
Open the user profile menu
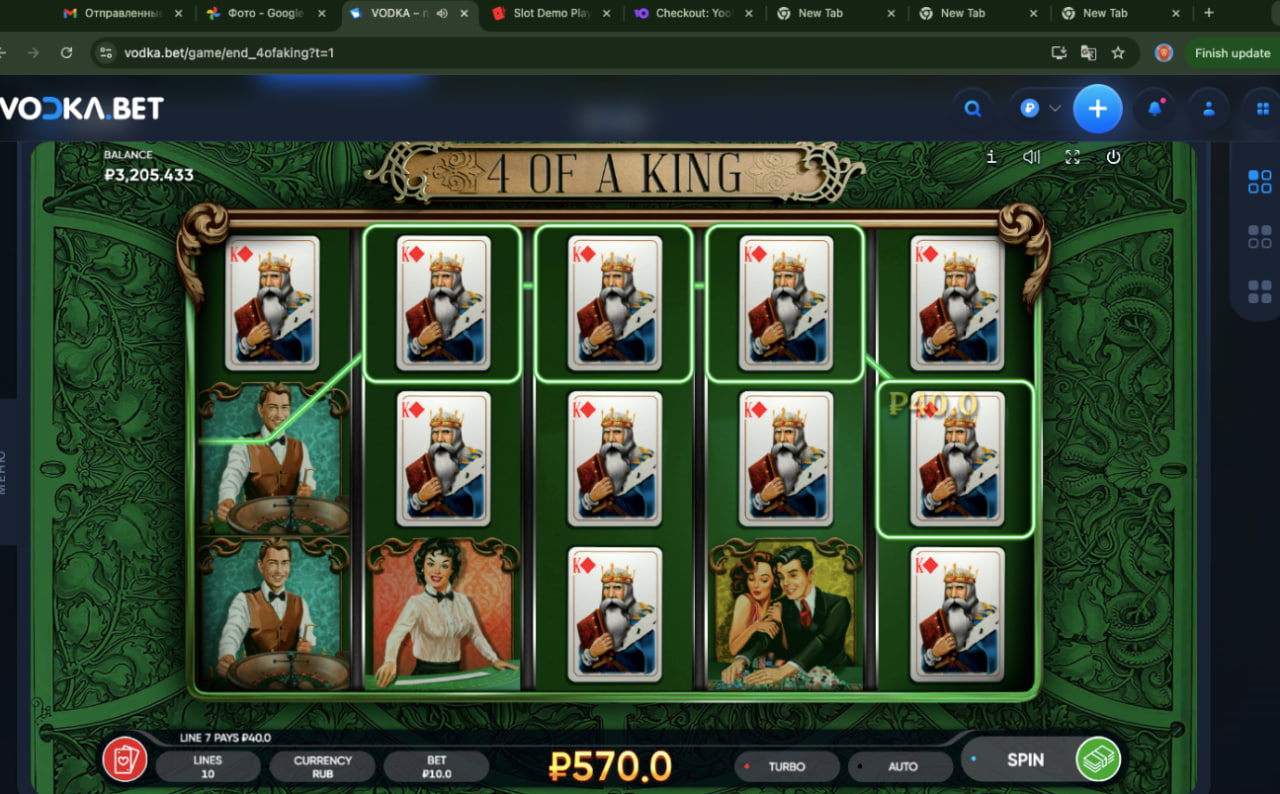(x=1209, y=109)
